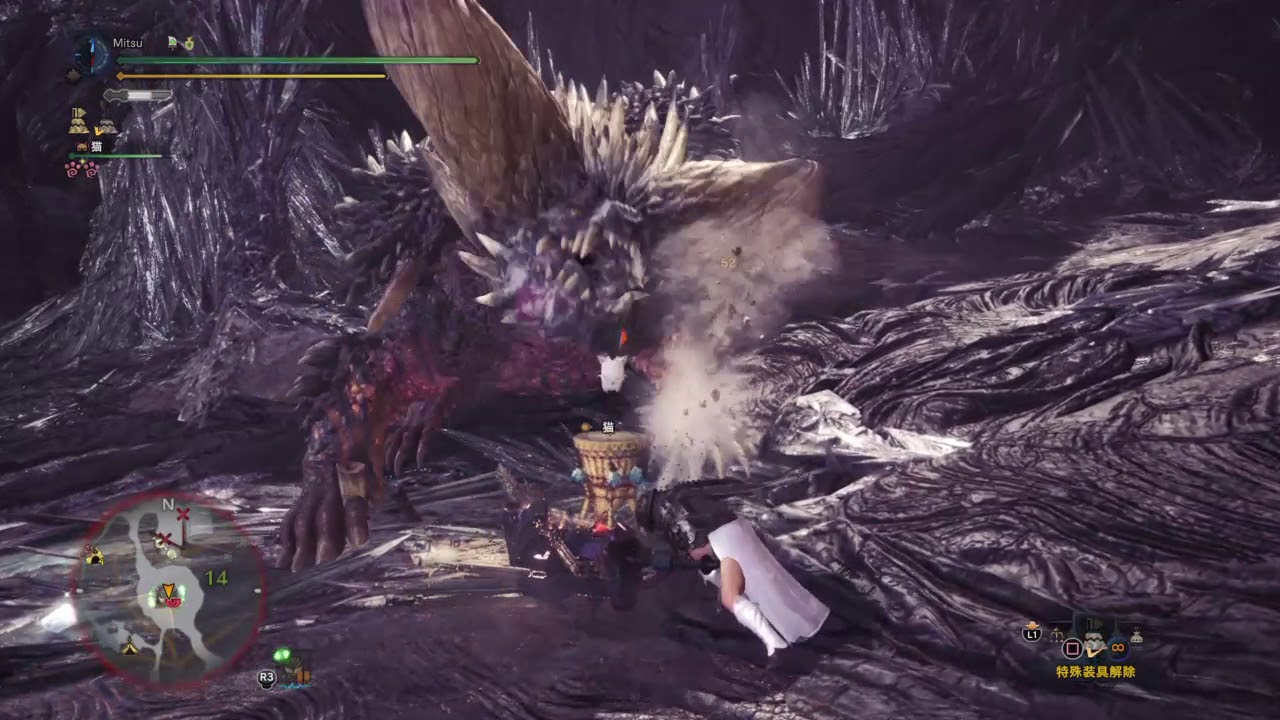Viewport: 1280px width, 720px height.
Task: Click the charm buff icon beside Mitsu's name
Action: [x=189, y=44]
